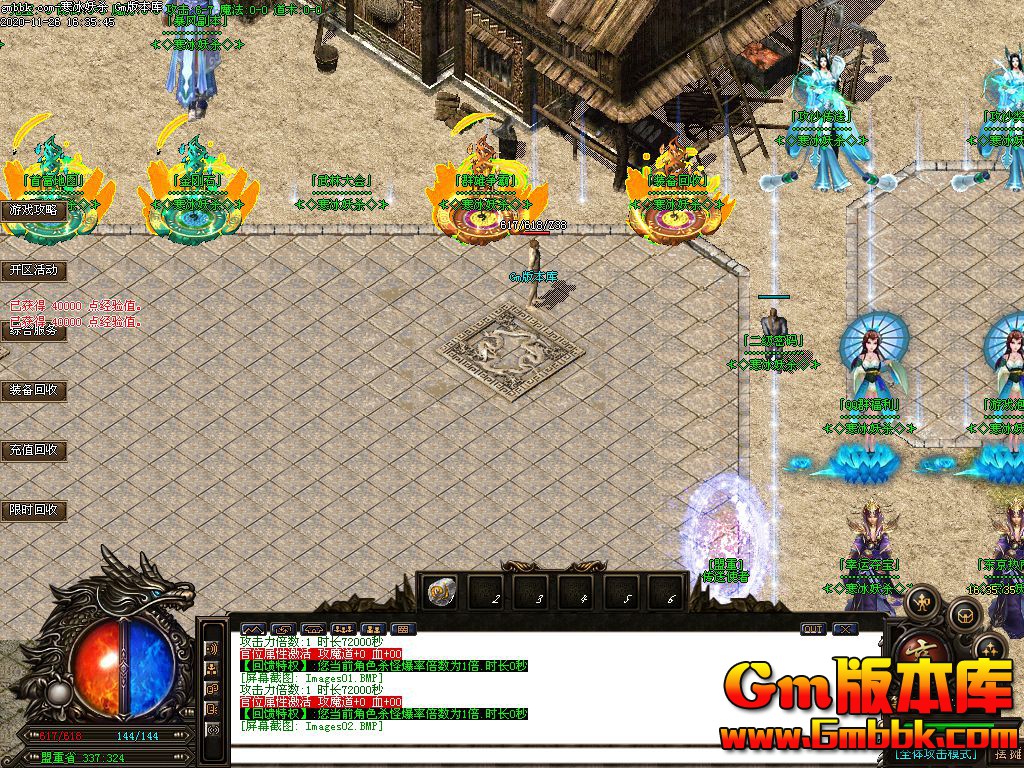Close the game with the X button
The height and width of the screenshot is (768, 1024).
845,629
